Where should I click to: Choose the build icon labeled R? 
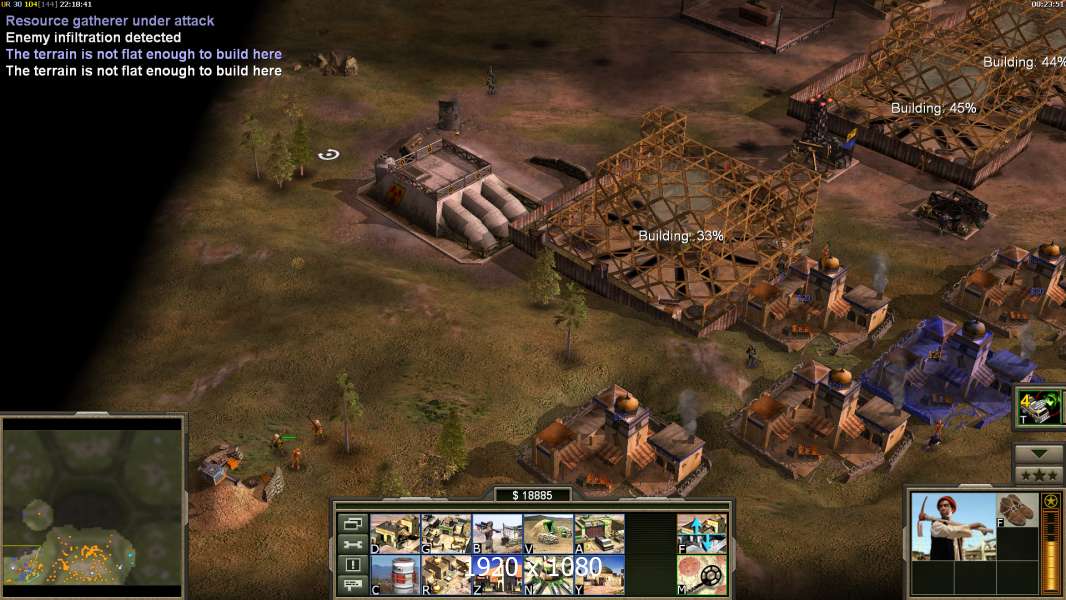[x=446, y=575]
